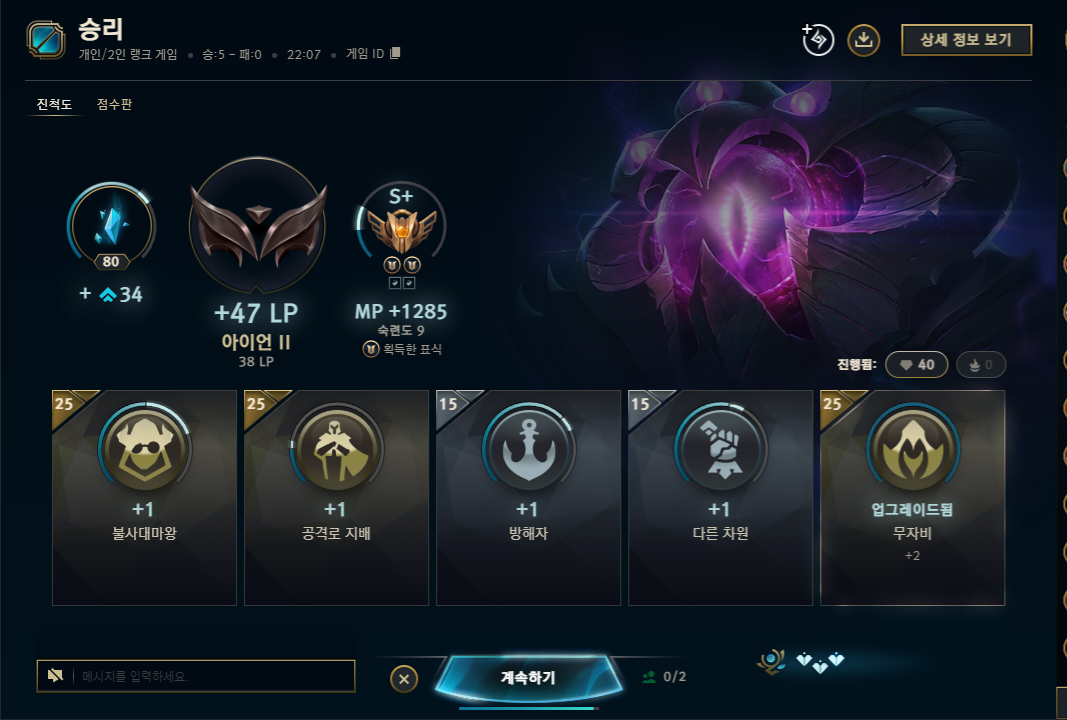Select the 진척도 tab
1067x720 pixels.
coord(54,104)
